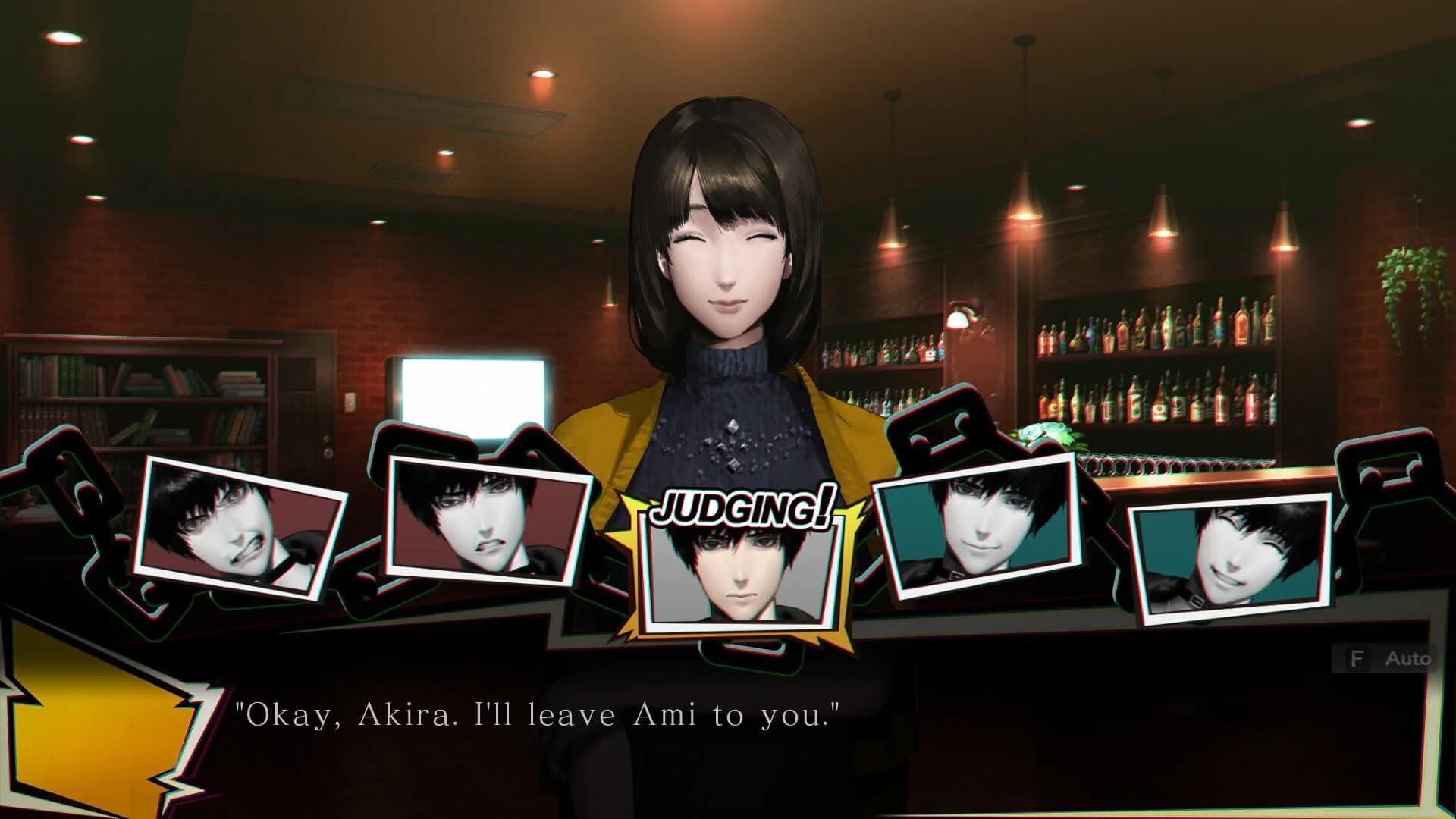This screenshot has height=819, width=1456.
Task: Click the F key icon next to Auto
Action: [x=1357, y=659]
